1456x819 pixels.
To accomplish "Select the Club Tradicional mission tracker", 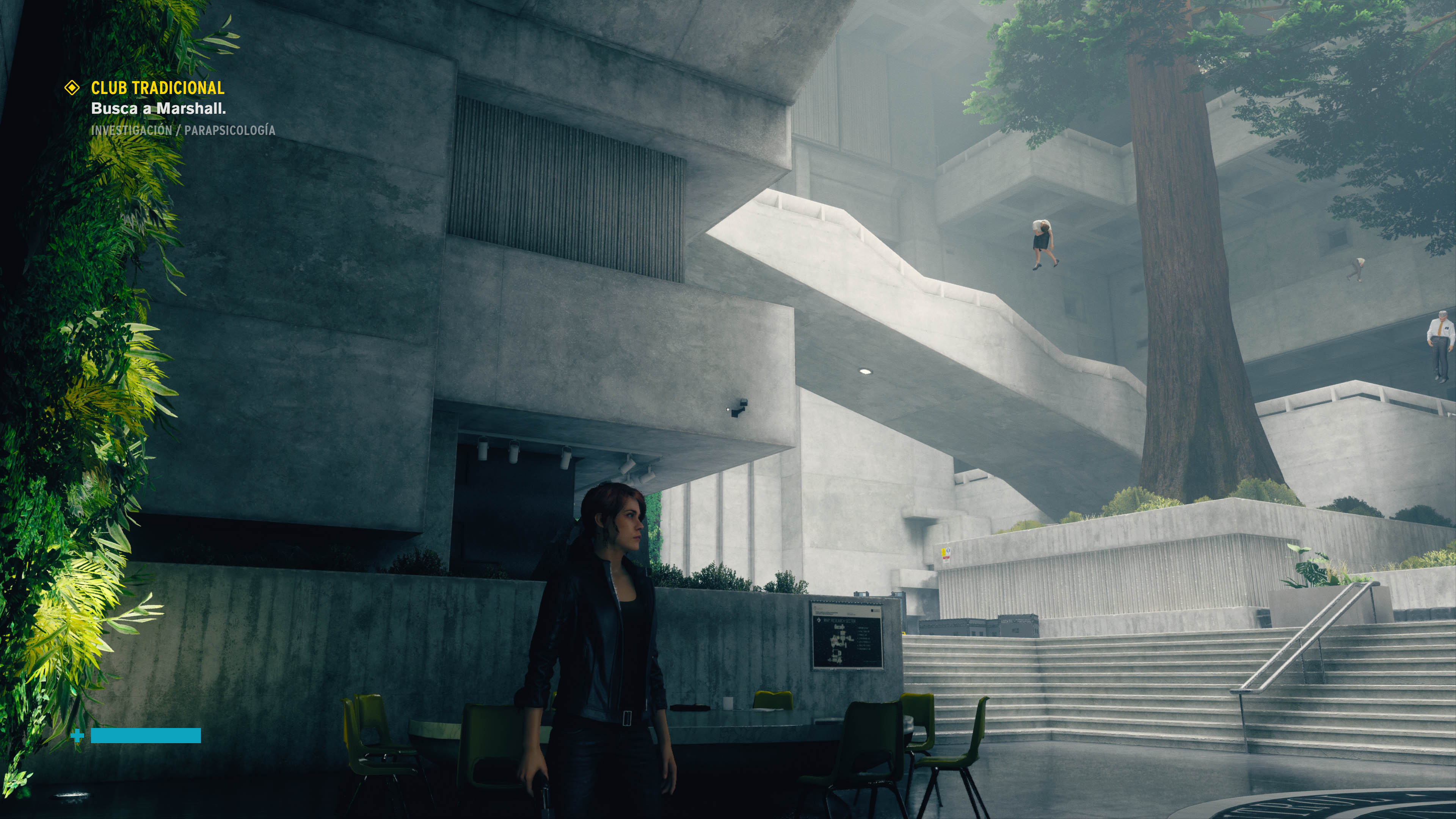I will tap(158, 88).
